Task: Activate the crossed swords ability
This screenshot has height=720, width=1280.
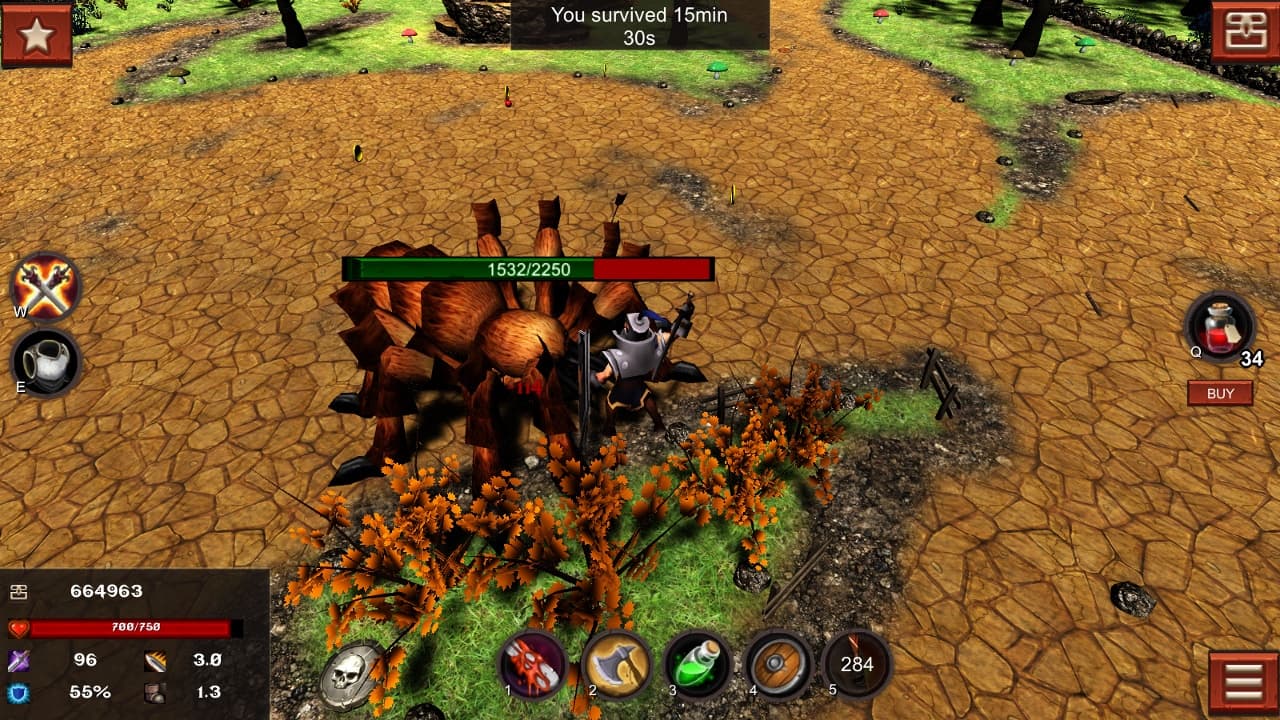Action: 45,287
